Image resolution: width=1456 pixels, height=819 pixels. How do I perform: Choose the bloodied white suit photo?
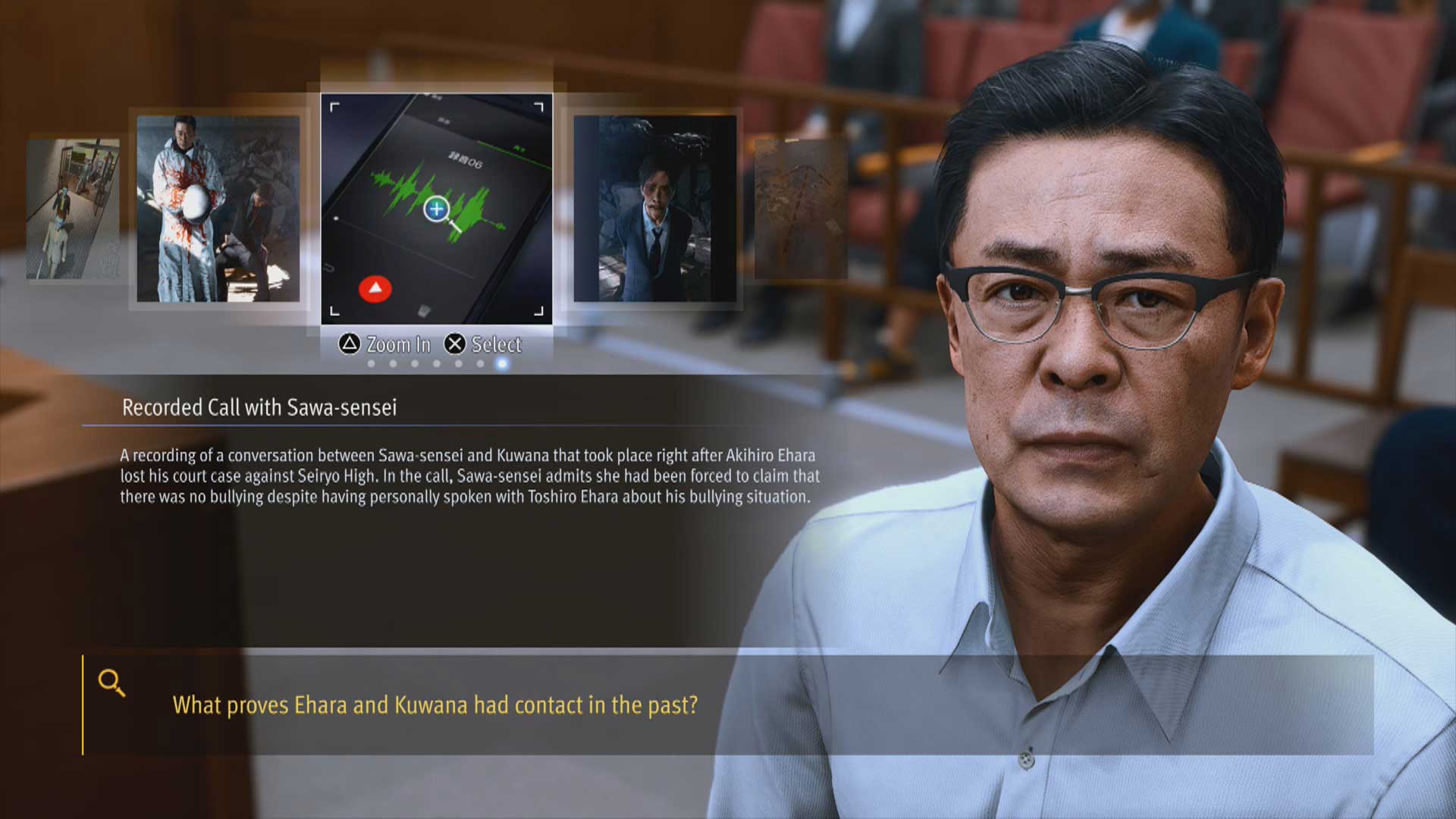tap(218, 209)
